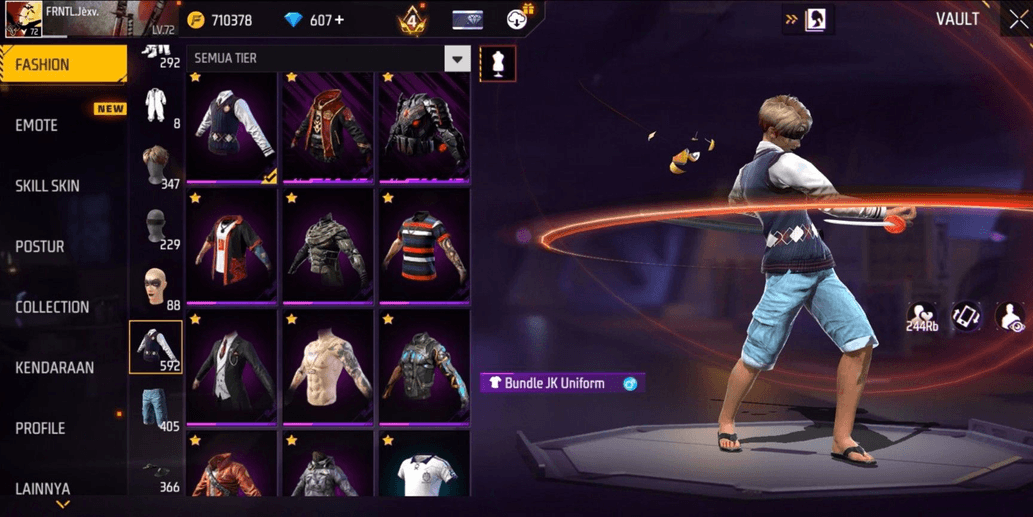Select the red hooded jacket item
This screenshot has width=1033, height=517.
[x=328, y=127]
